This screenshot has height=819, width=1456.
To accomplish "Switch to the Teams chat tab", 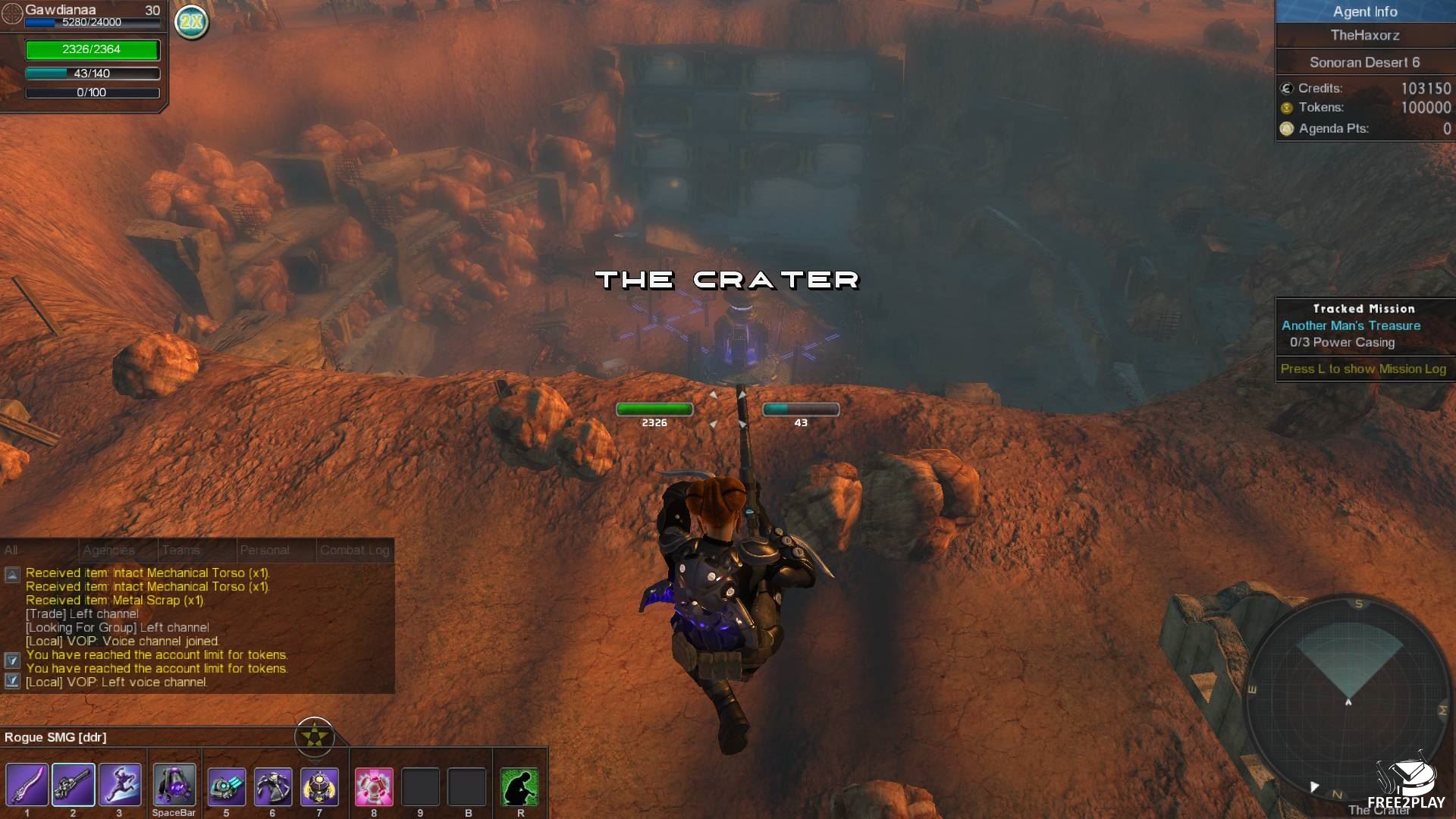I will point(181,550).
